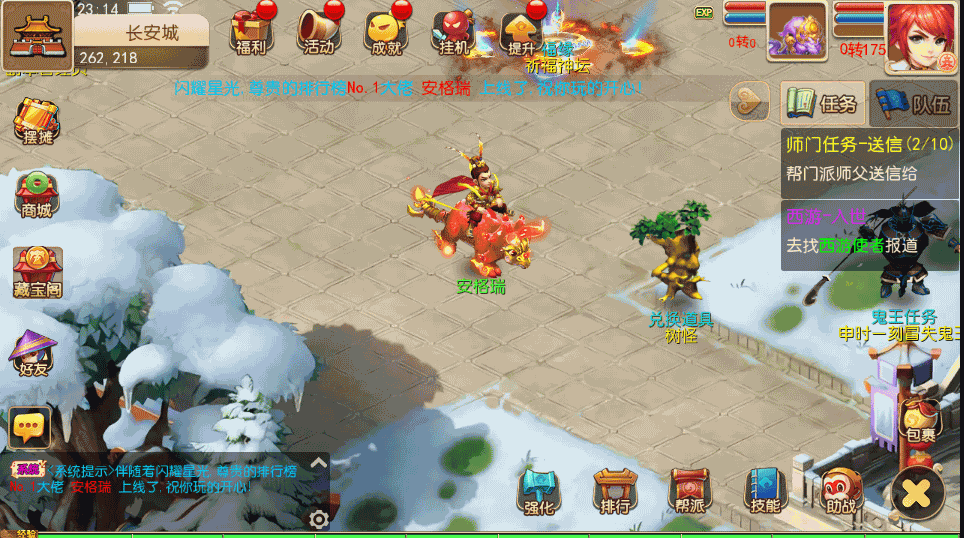Open the 成就 achievements icon
Viewport: 964px width, 538px height.
tap(386, 32)
